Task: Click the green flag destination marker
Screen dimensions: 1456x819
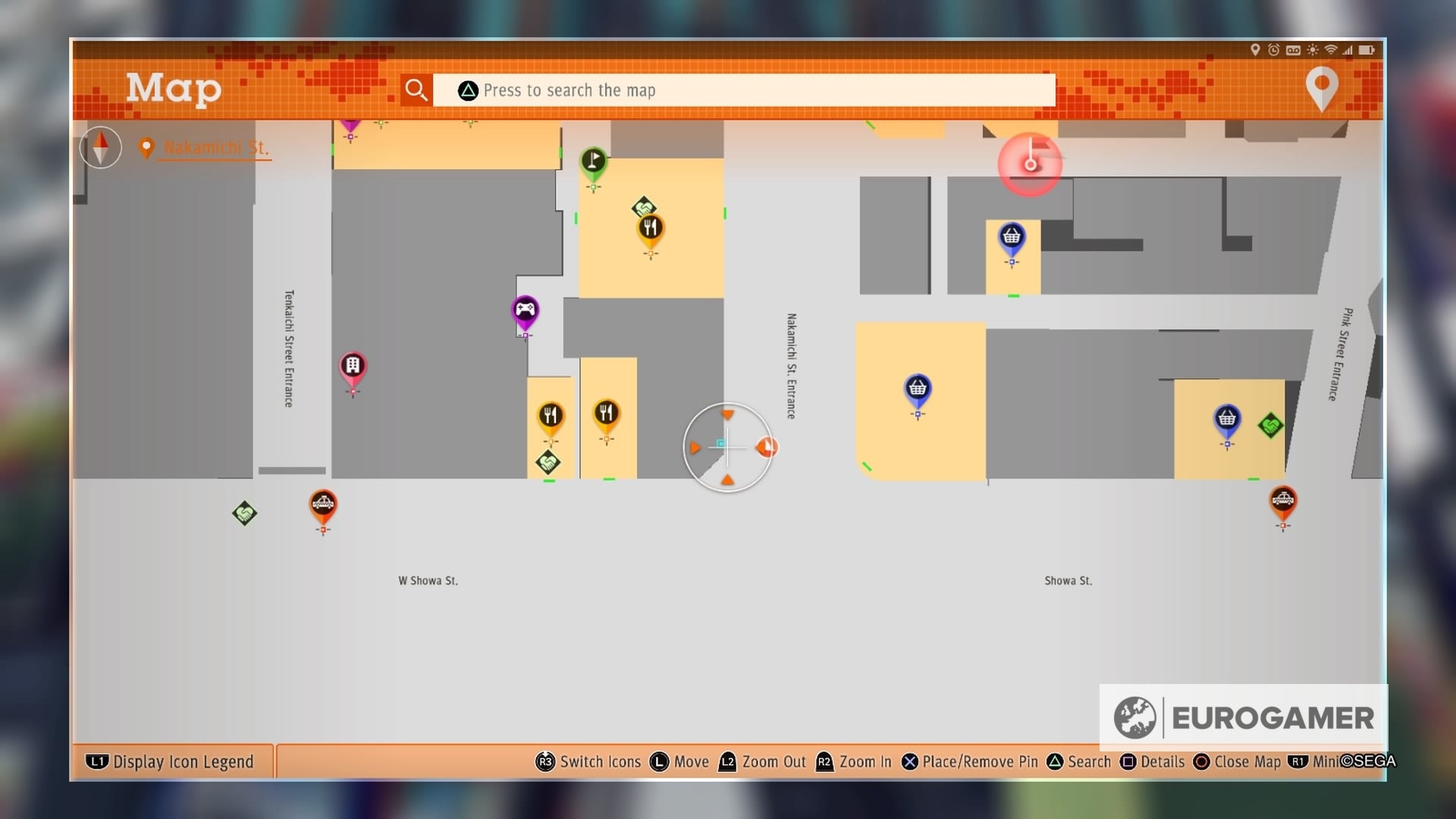Action: point(595,161)
